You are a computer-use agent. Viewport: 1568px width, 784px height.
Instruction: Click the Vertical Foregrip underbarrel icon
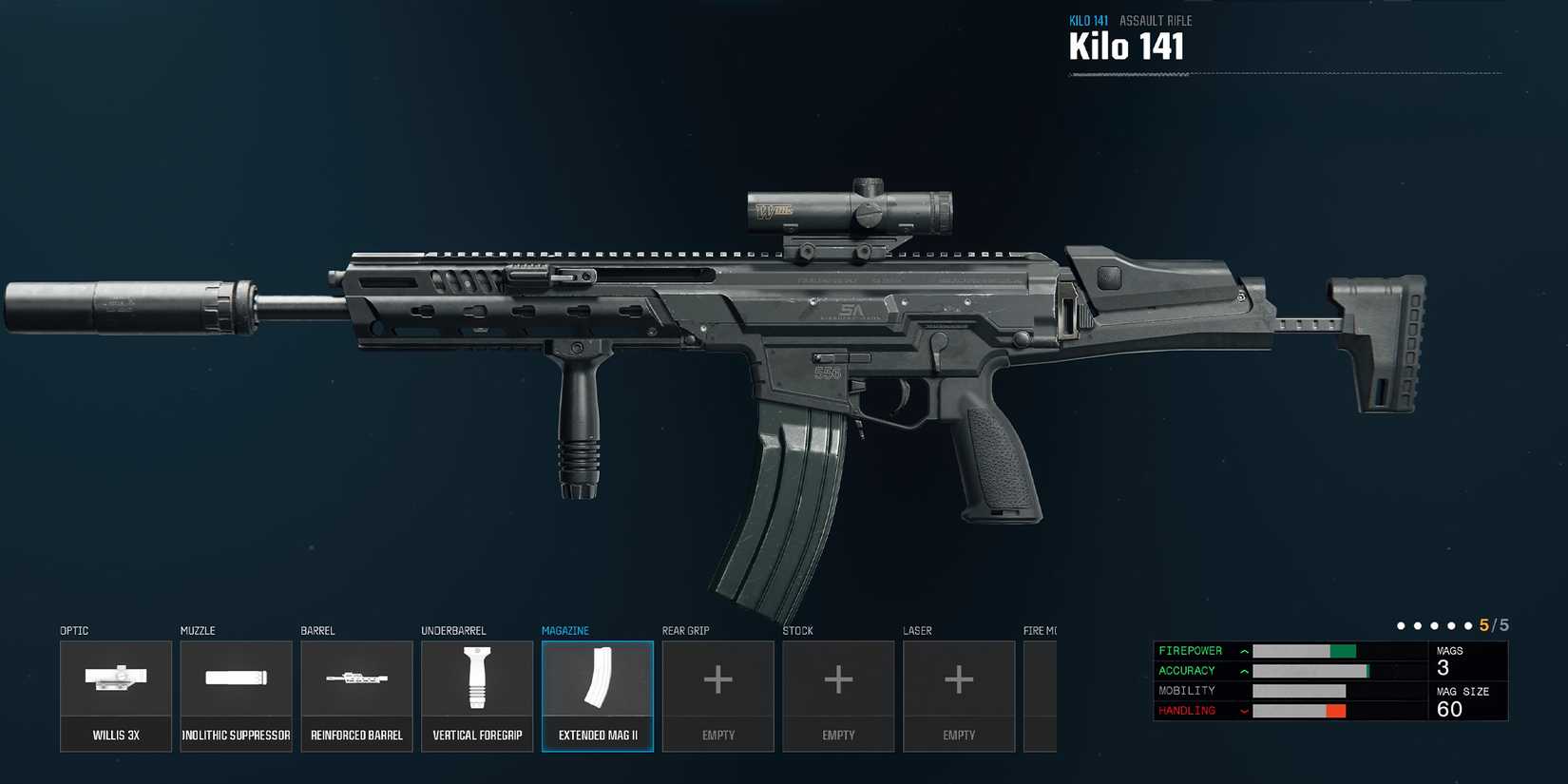pyautogui.click(x=477, y=679)
